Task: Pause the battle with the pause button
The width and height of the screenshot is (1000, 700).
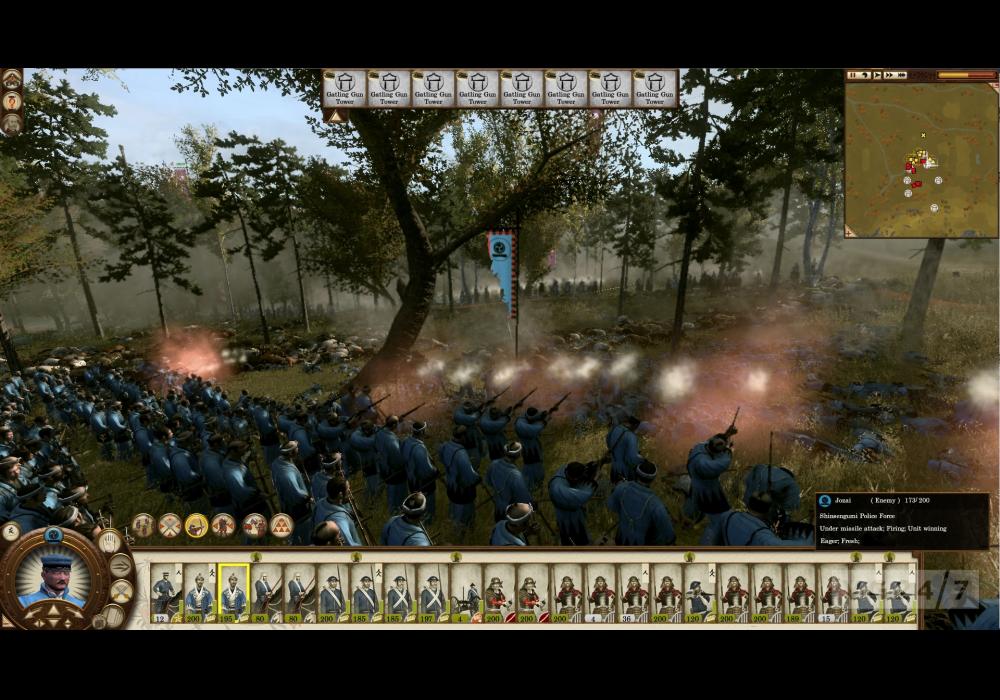Action: [853, 75]
